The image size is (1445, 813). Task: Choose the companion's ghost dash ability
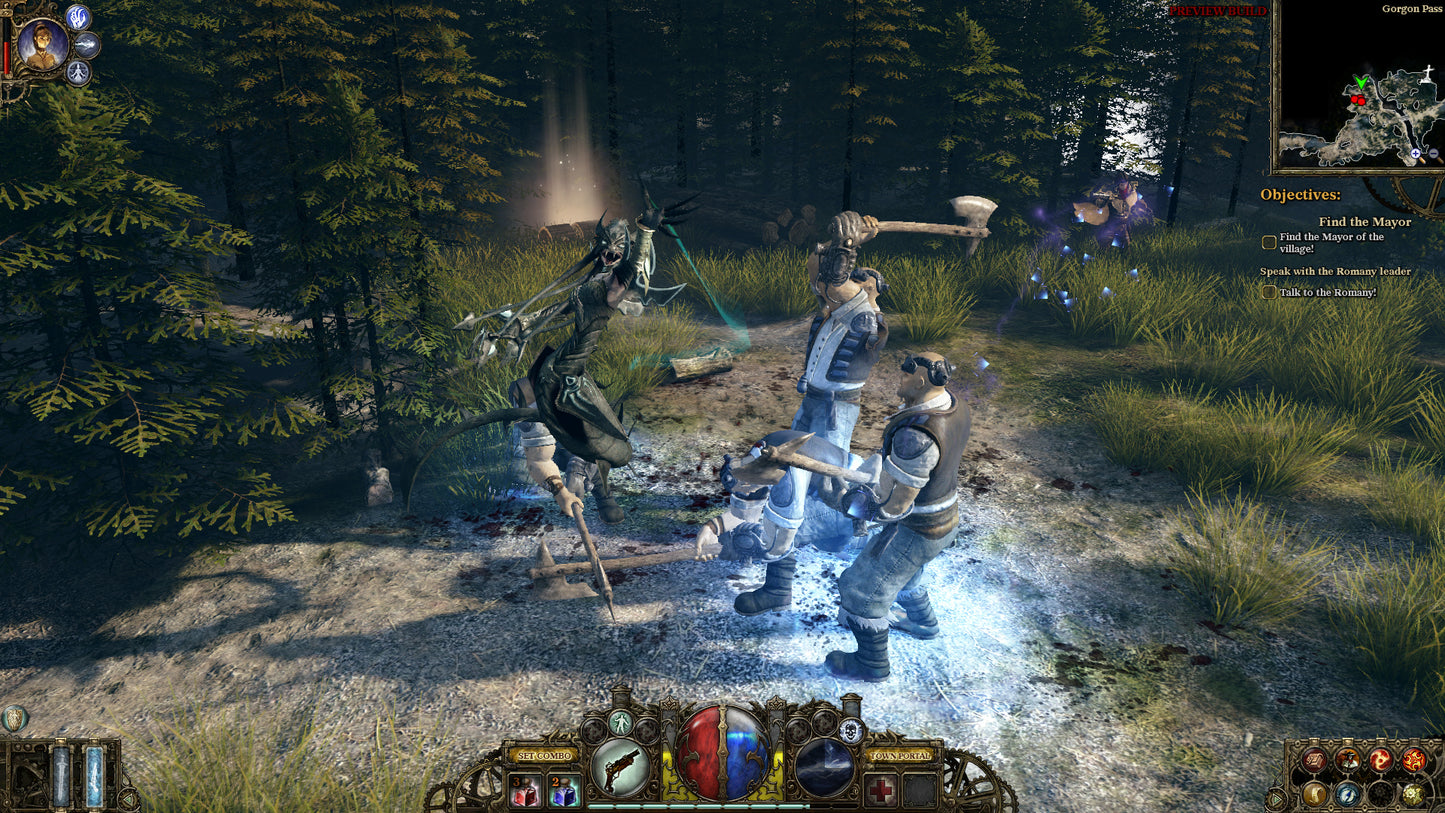point(88,44)
